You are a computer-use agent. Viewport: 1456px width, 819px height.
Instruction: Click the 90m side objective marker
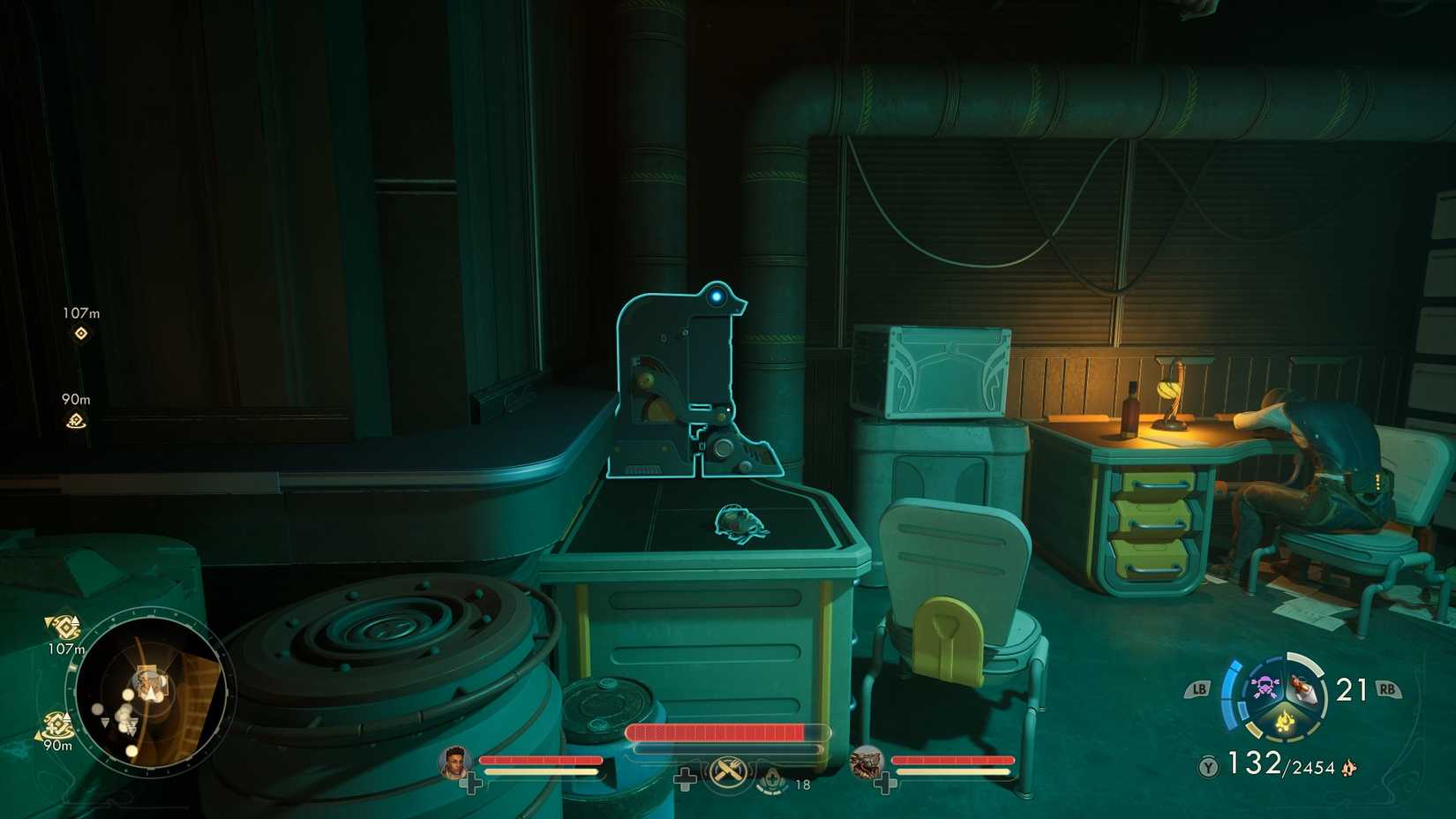click(x=75, y=423)
